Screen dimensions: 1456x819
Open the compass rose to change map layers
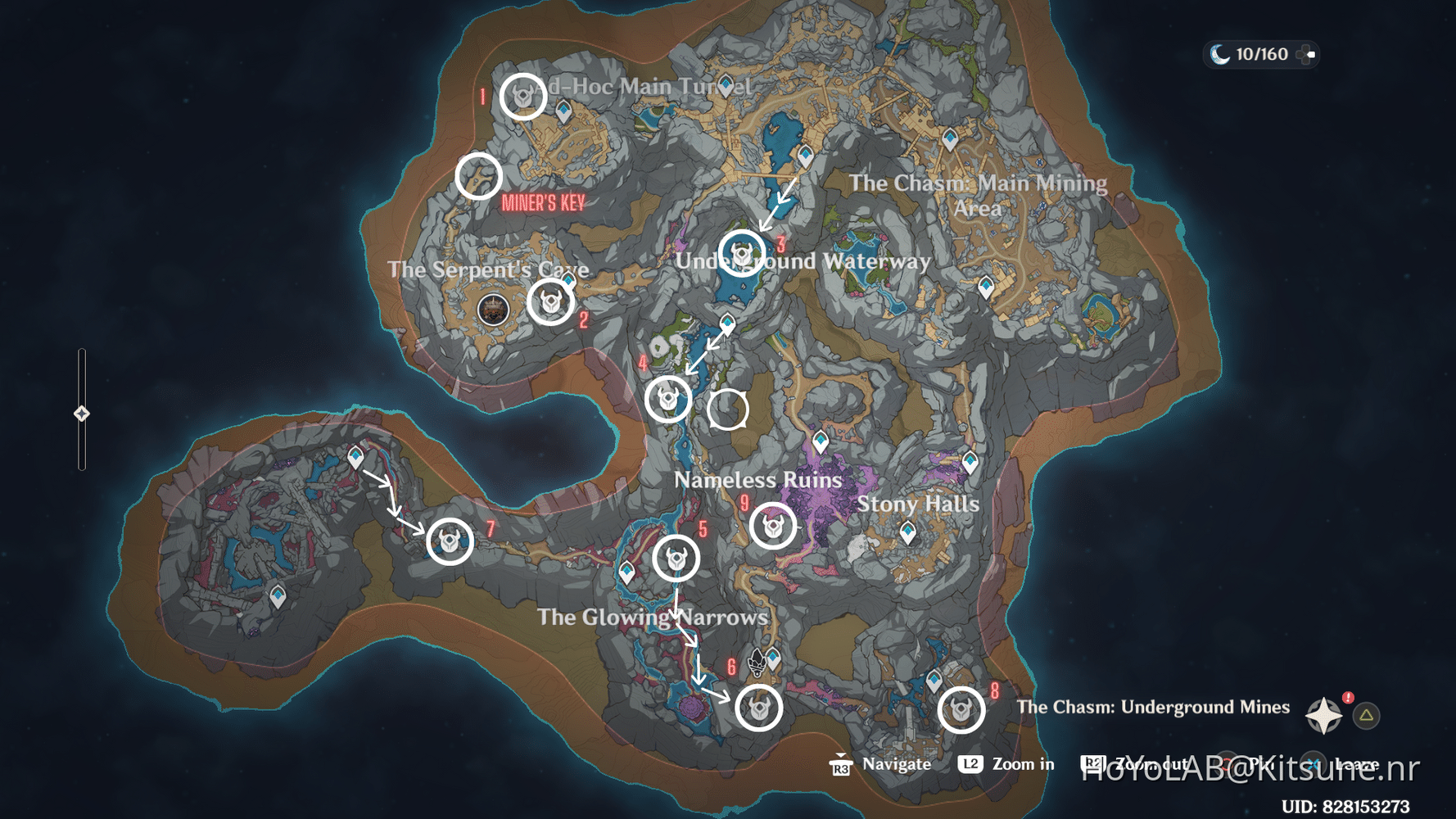1324,713
